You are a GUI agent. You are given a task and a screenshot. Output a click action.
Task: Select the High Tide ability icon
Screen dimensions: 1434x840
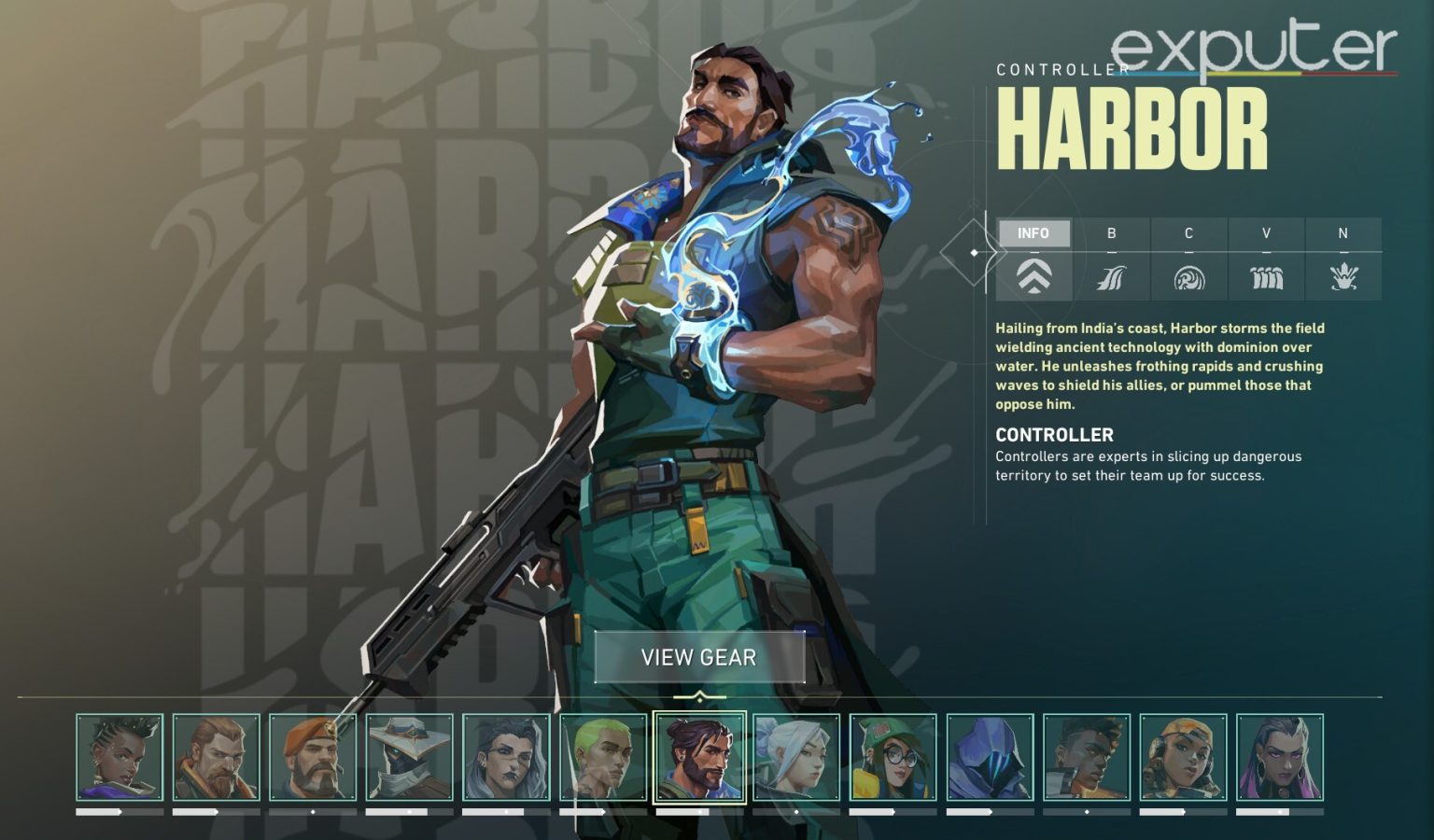[1266, 277]
